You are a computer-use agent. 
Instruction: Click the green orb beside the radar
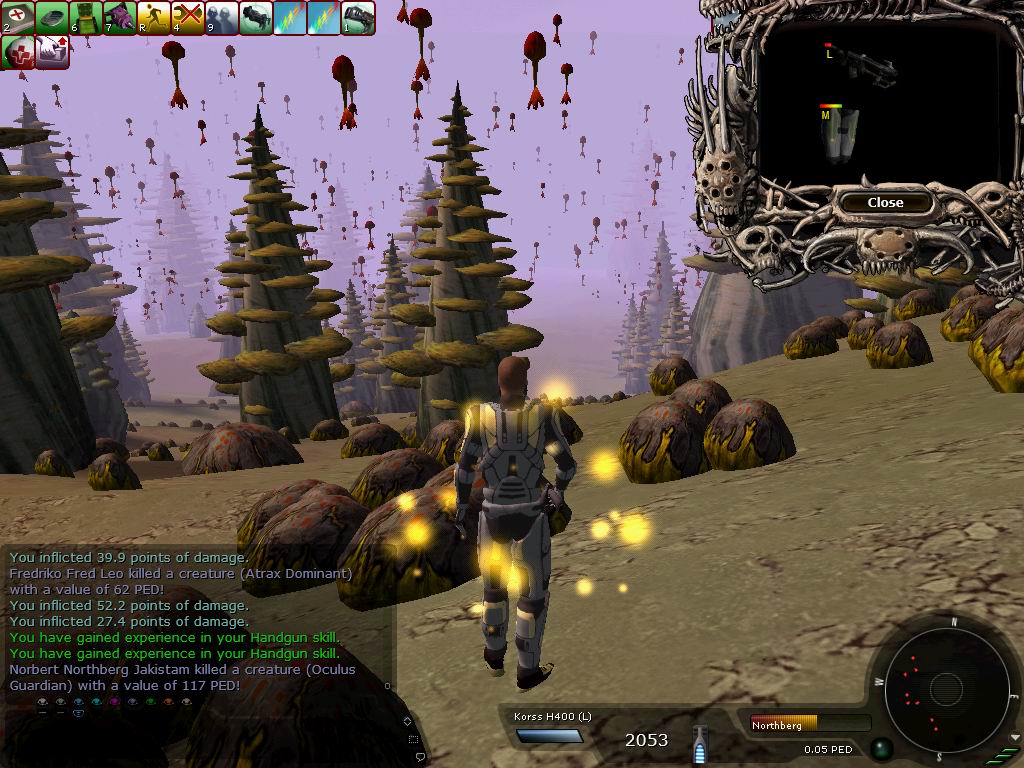pos(880,747)
